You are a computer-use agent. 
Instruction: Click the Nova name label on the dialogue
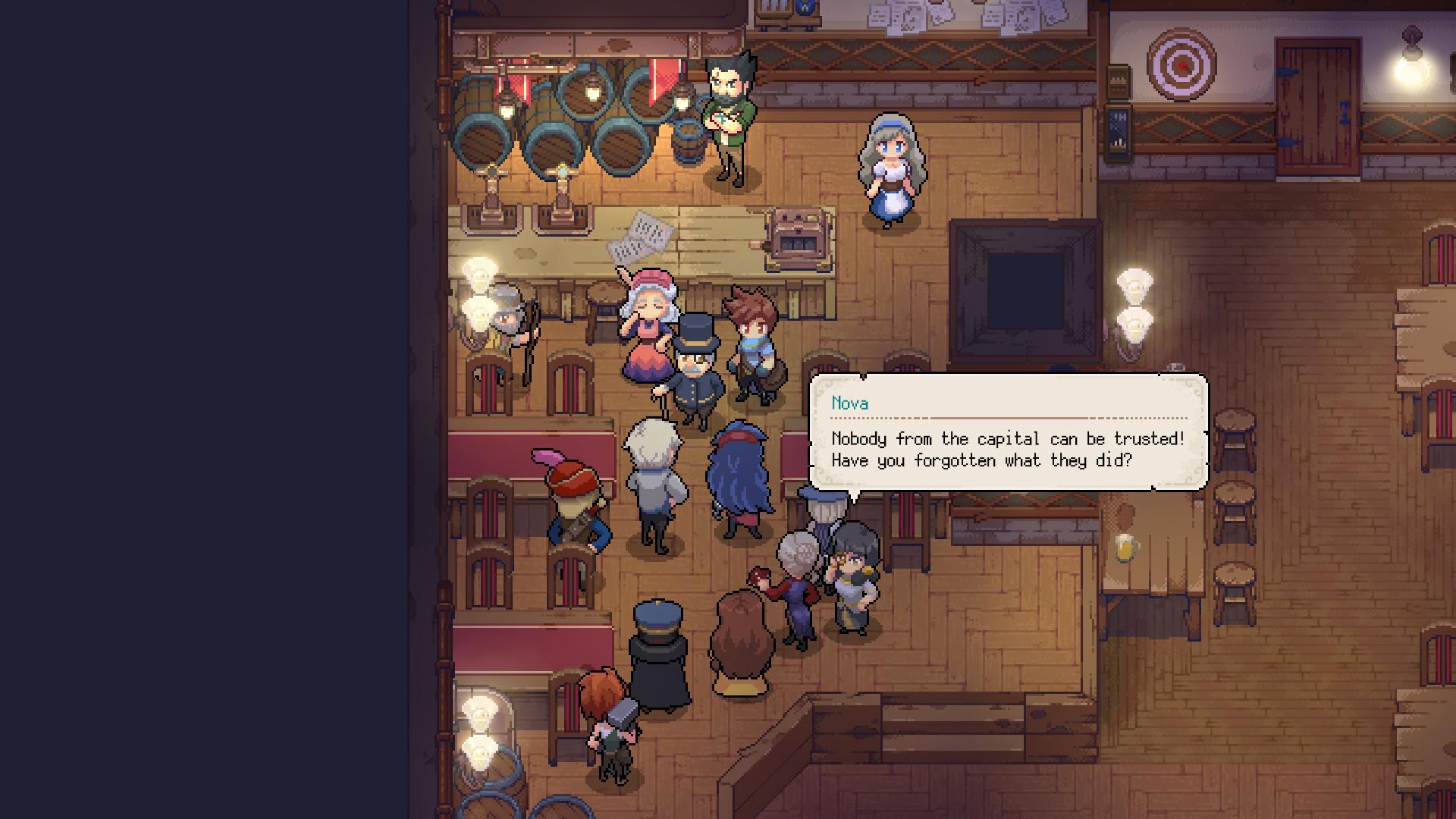click(849, 404)
